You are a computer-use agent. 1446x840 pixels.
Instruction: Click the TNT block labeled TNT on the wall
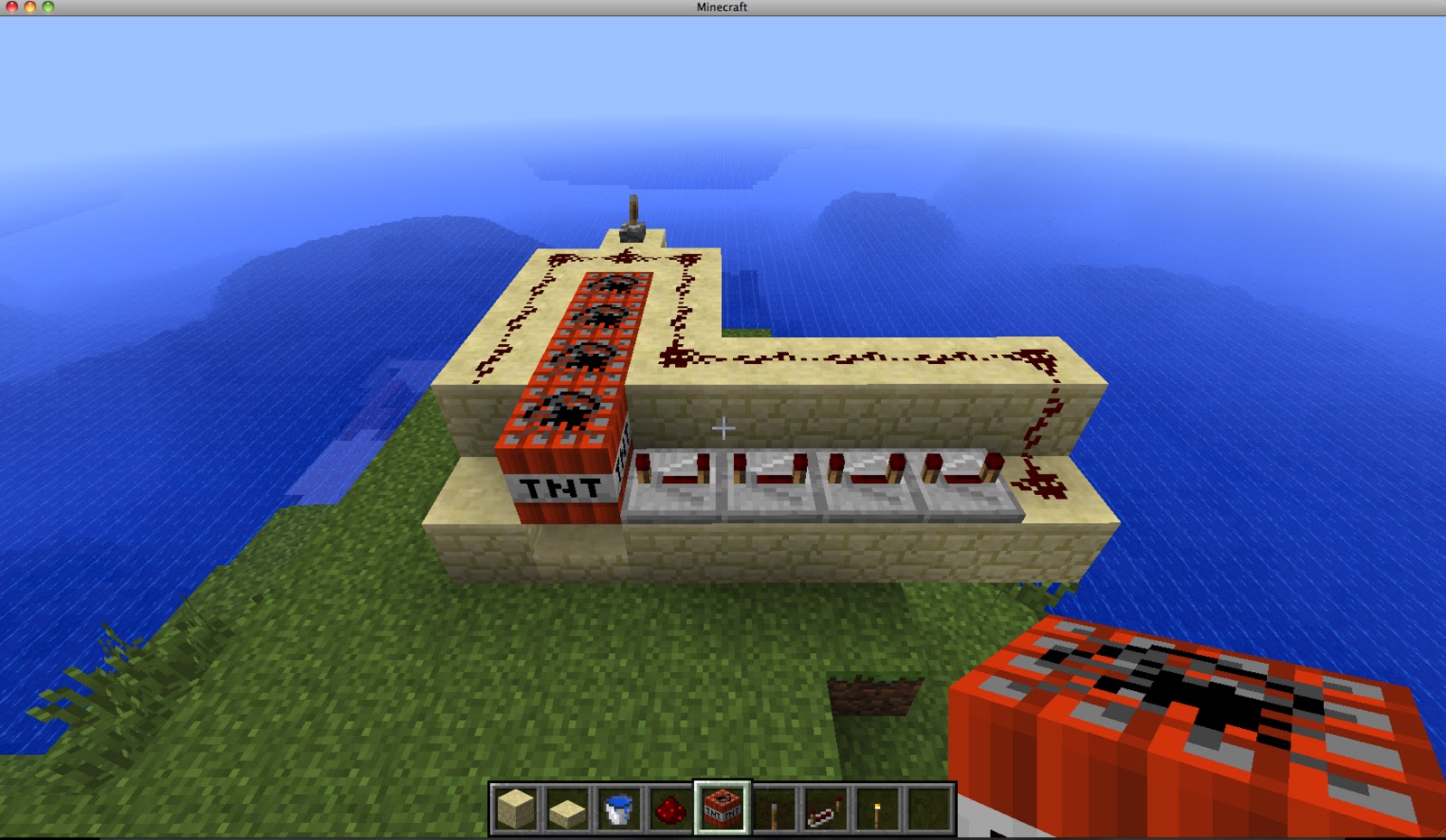tap(560, 488)
